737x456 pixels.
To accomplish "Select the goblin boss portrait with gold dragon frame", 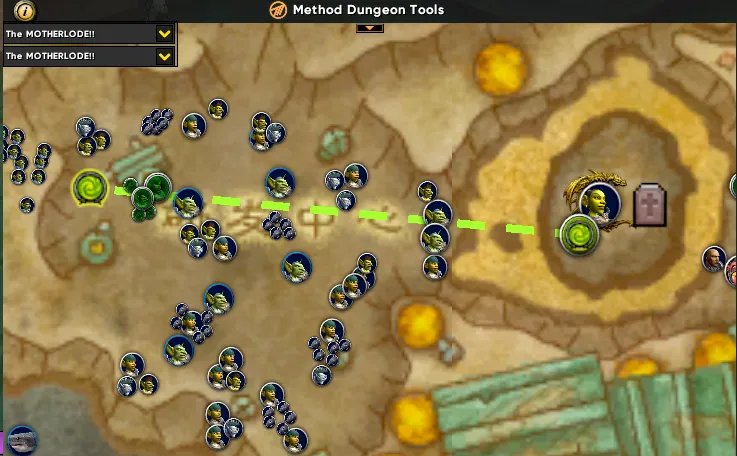I will [x=600, y=198].
